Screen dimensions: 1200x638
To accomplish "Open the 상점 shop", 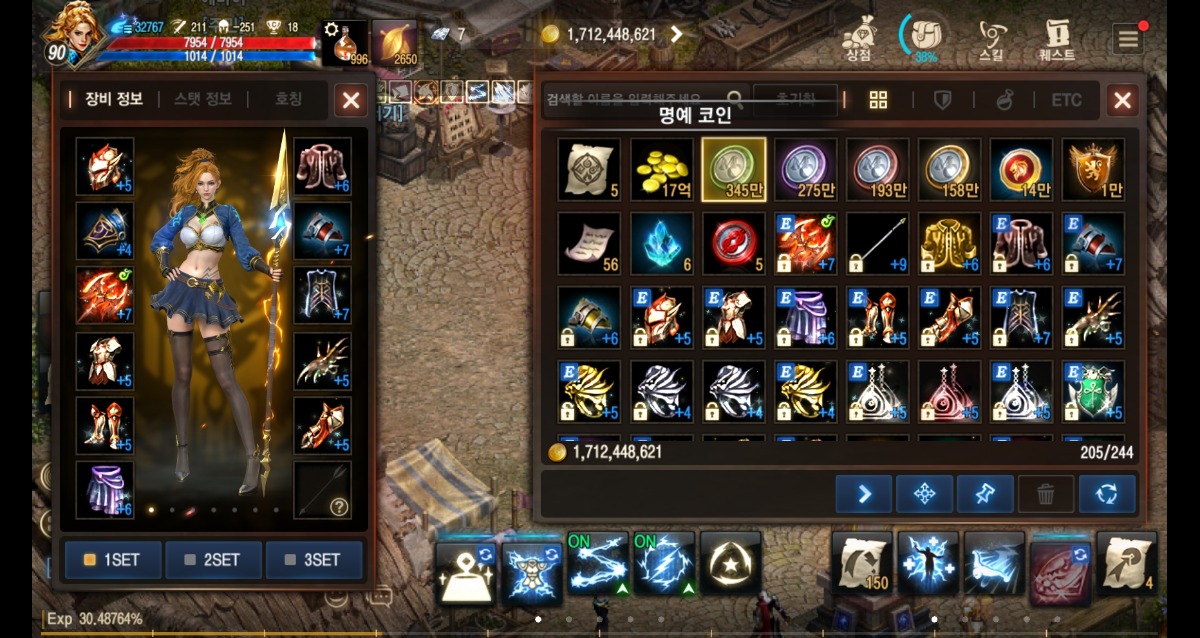I will point(858,40).
